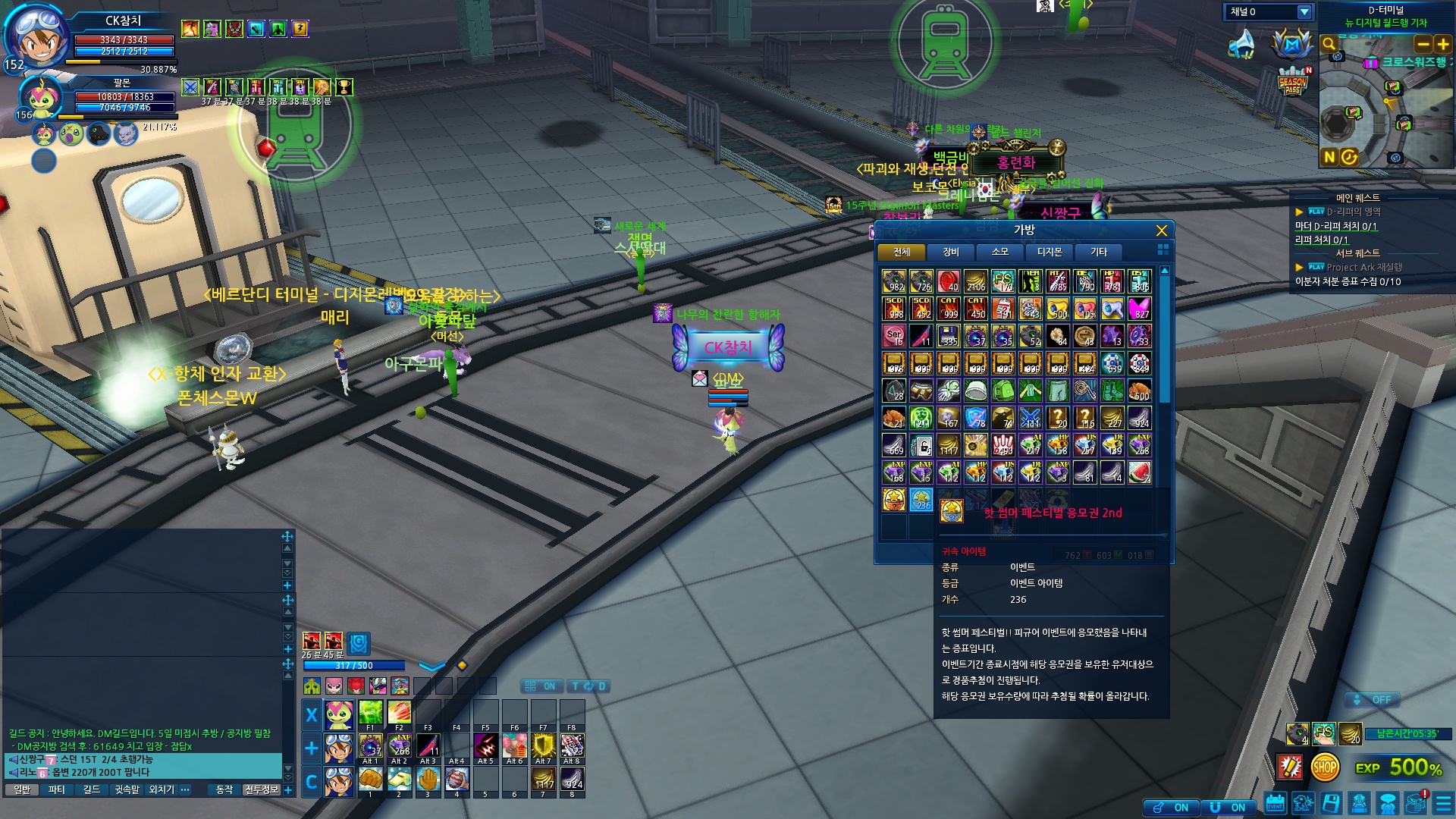
Task: Open the Season Pass icon
Action: click(1292, 82)
